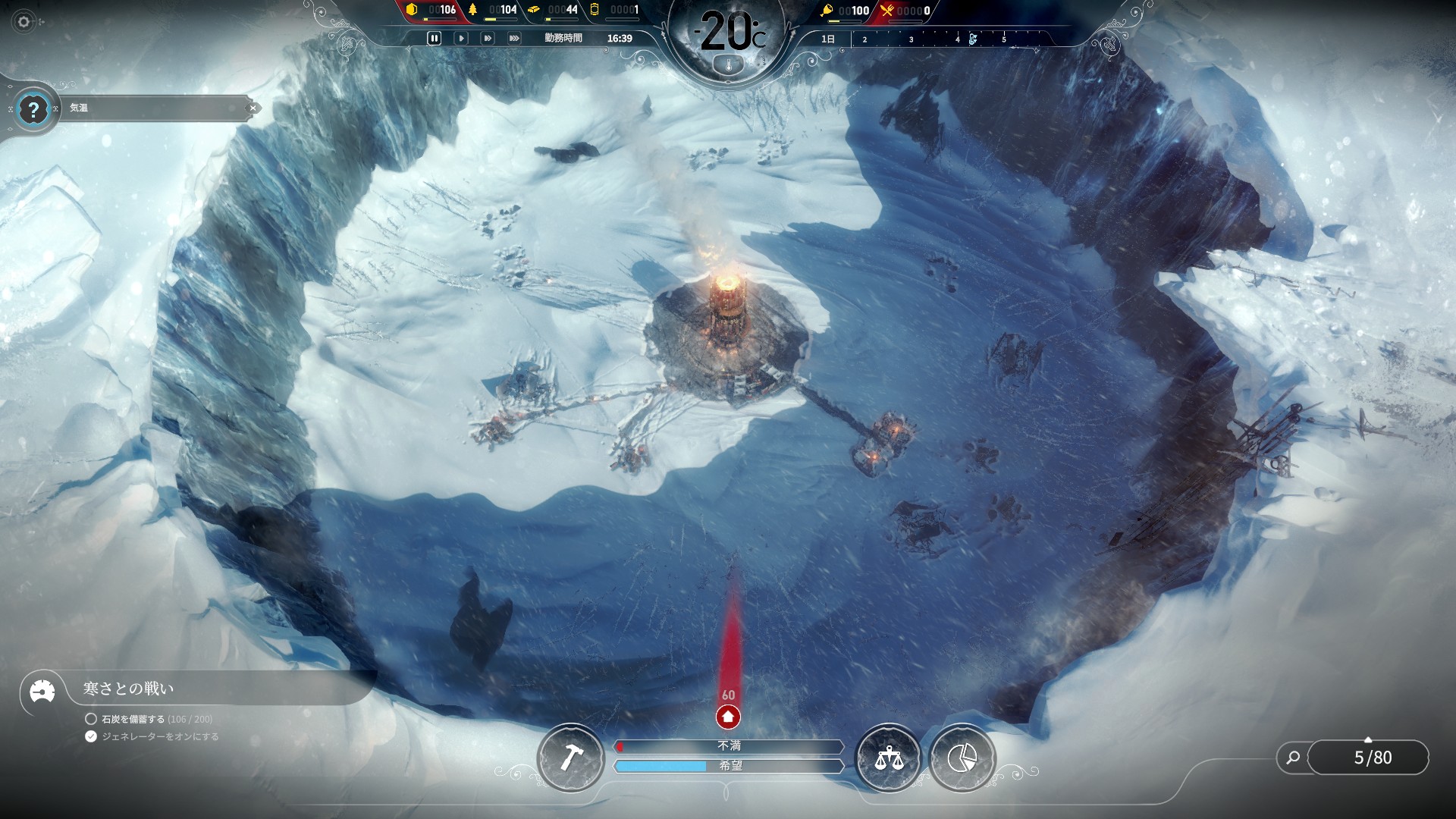Set game speed to normal play
1456x819 pixels.
pos(461,38)
